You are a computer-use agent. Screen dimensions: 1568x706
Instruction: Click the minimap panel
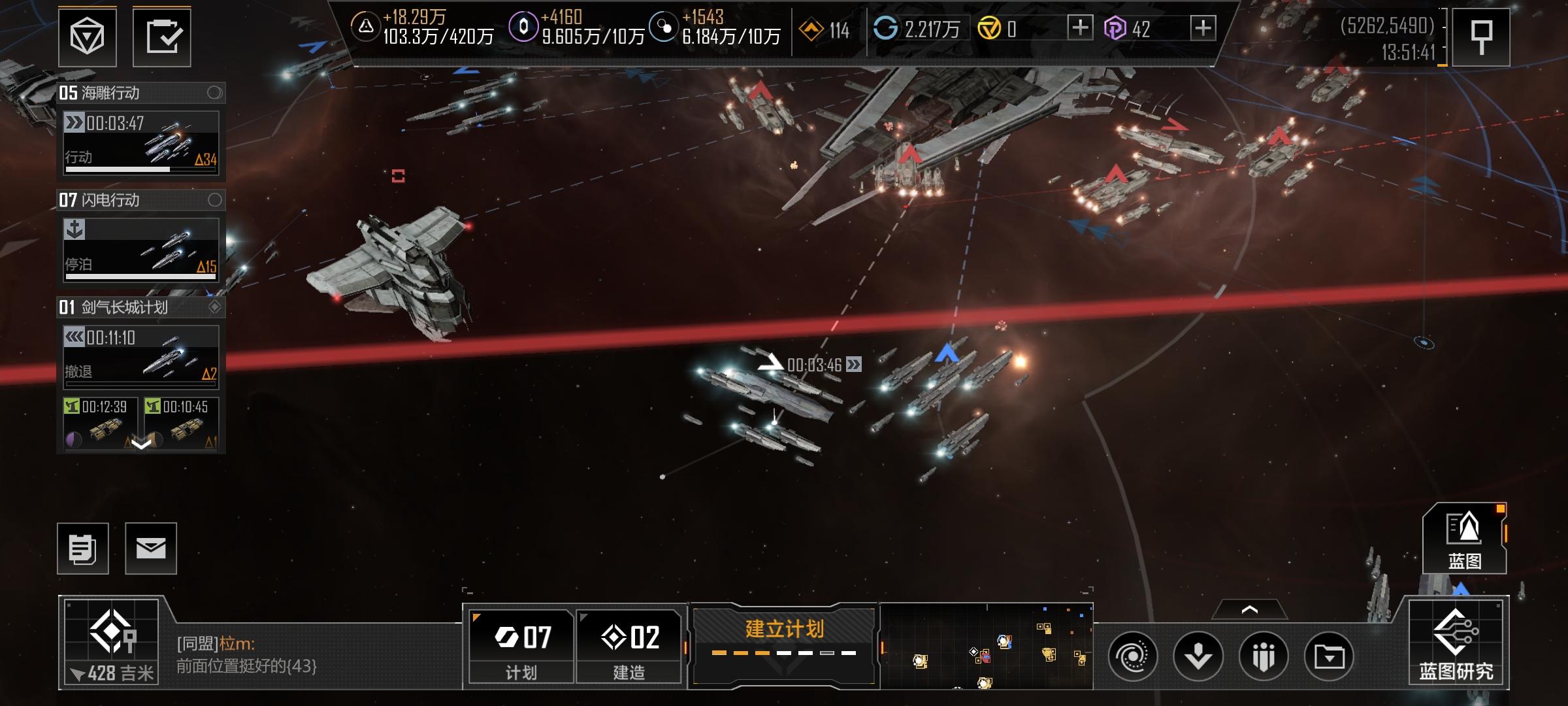(987, 647)
